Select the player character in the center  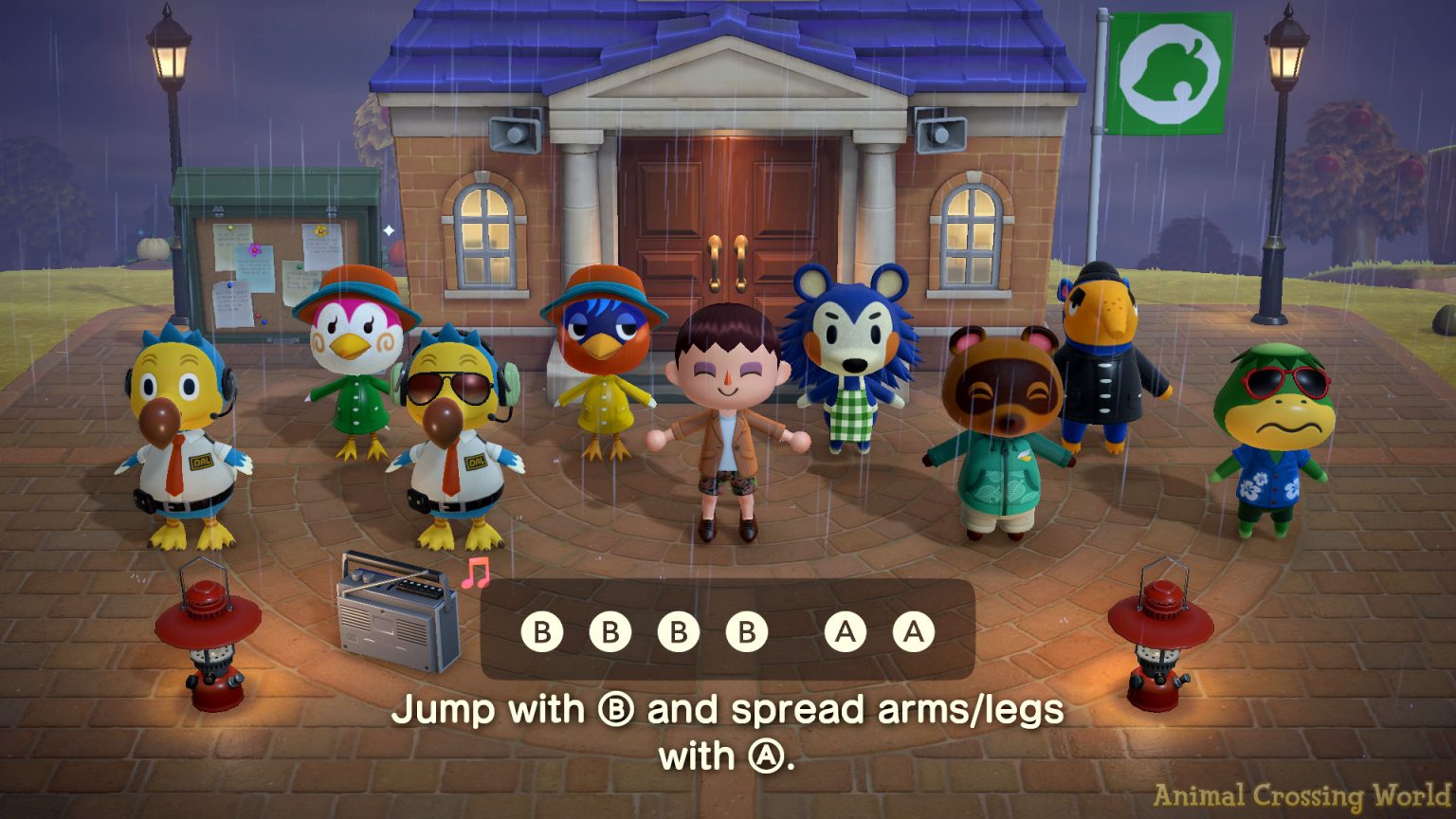[x=725, y=427]
